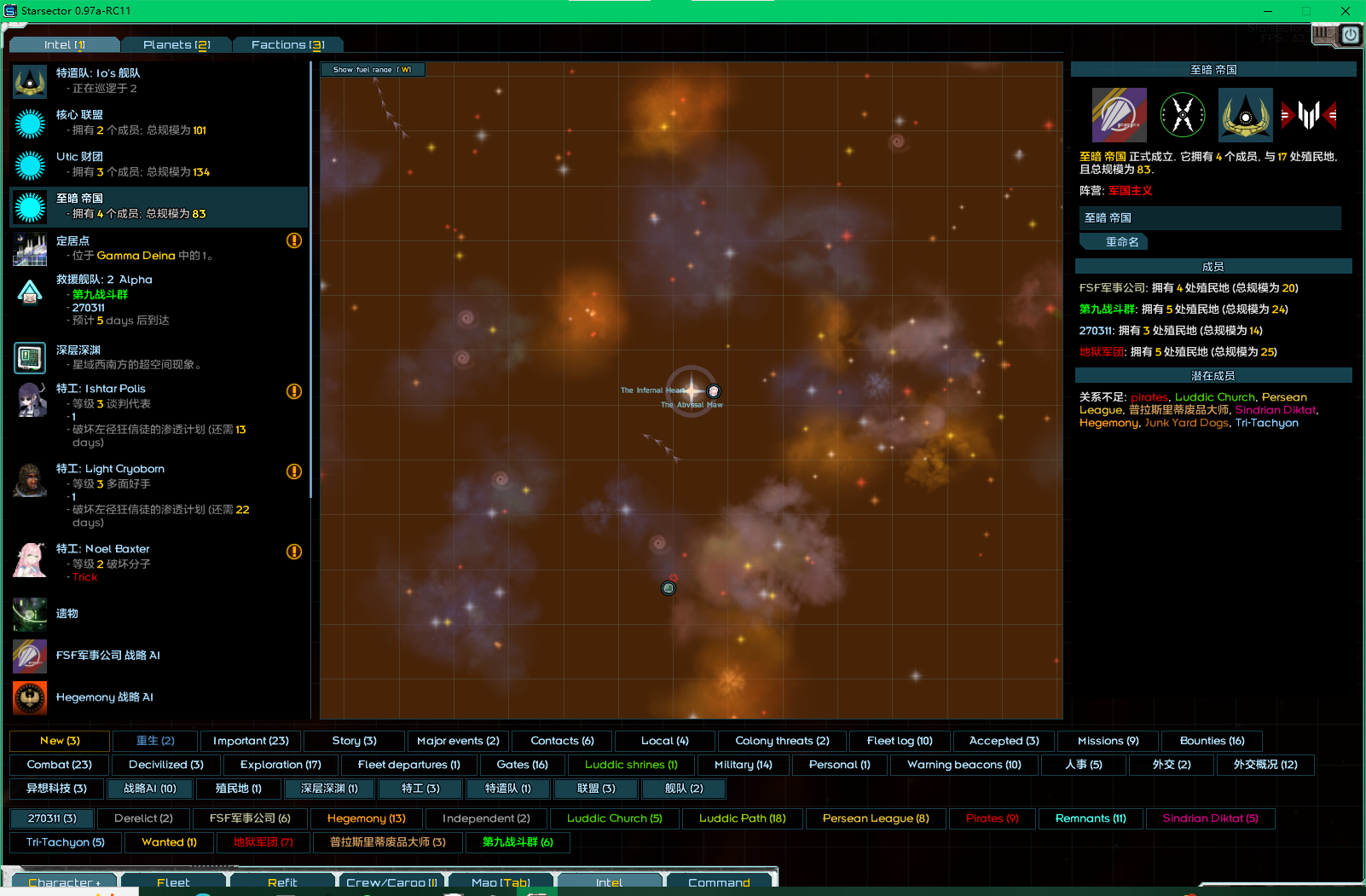The height and width of the screenshot is (896, 1366).
Task: Close the Starsector window
Action: click(1345, 11)
